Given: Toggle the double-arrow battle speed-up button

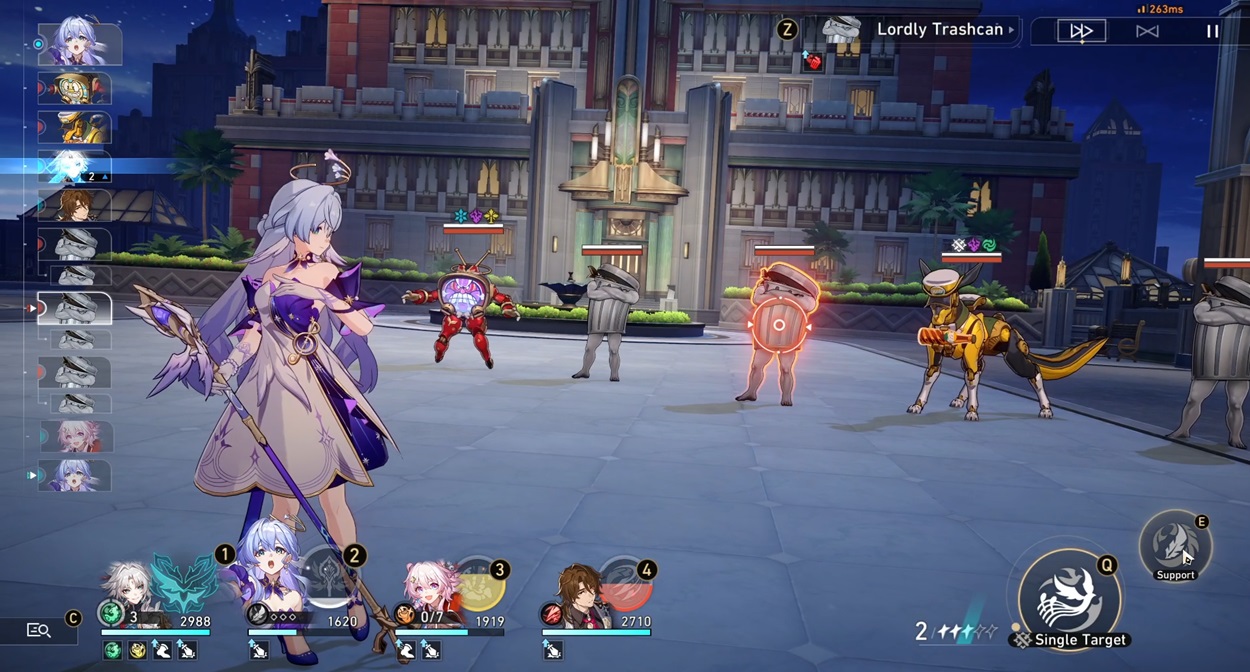Looking at the screenshot, I should [x=1082, y=31].
